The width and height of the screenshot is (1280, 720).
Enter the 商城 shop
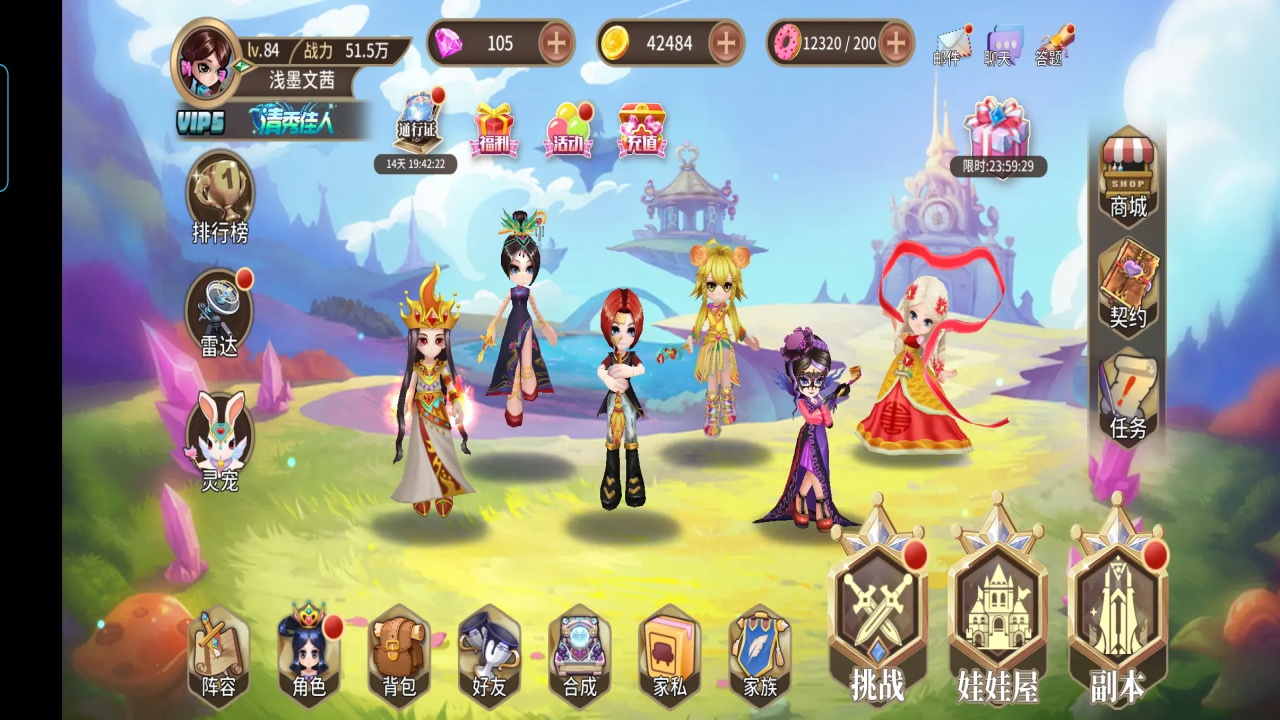tap(1128, 175)
